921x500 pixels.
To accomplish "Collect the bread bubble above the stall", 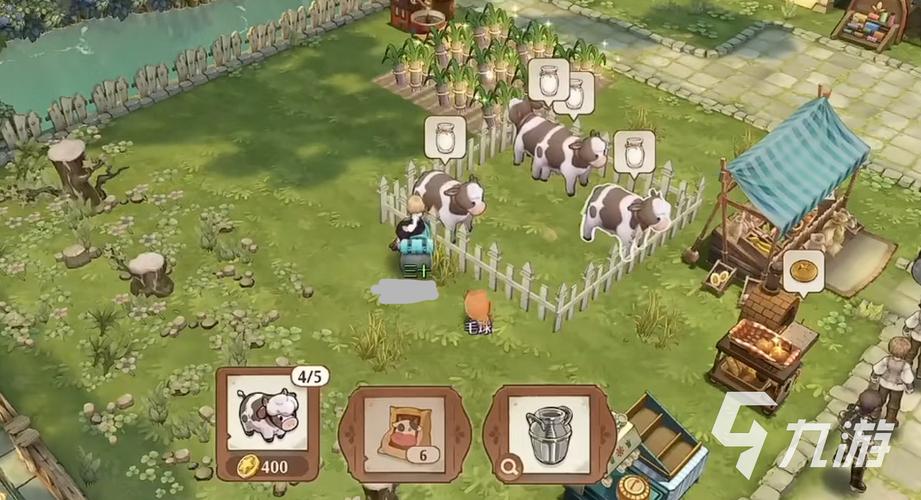I will coord(802,270).
